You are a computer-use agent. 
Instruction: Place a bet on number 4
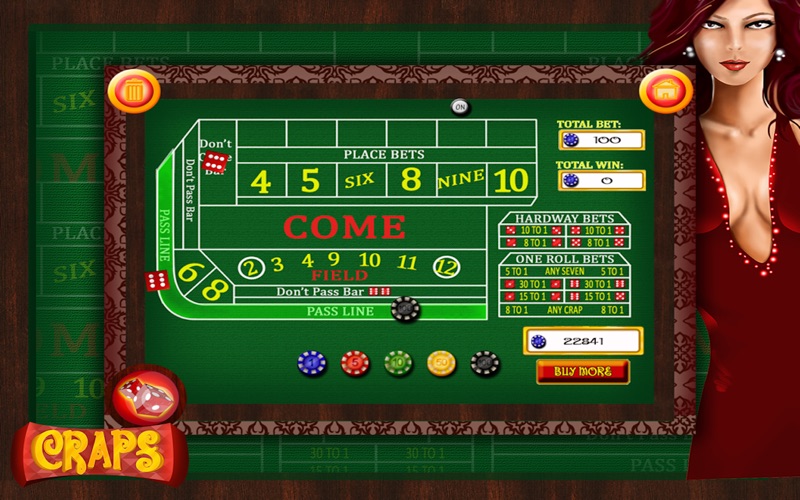[261, 182]
